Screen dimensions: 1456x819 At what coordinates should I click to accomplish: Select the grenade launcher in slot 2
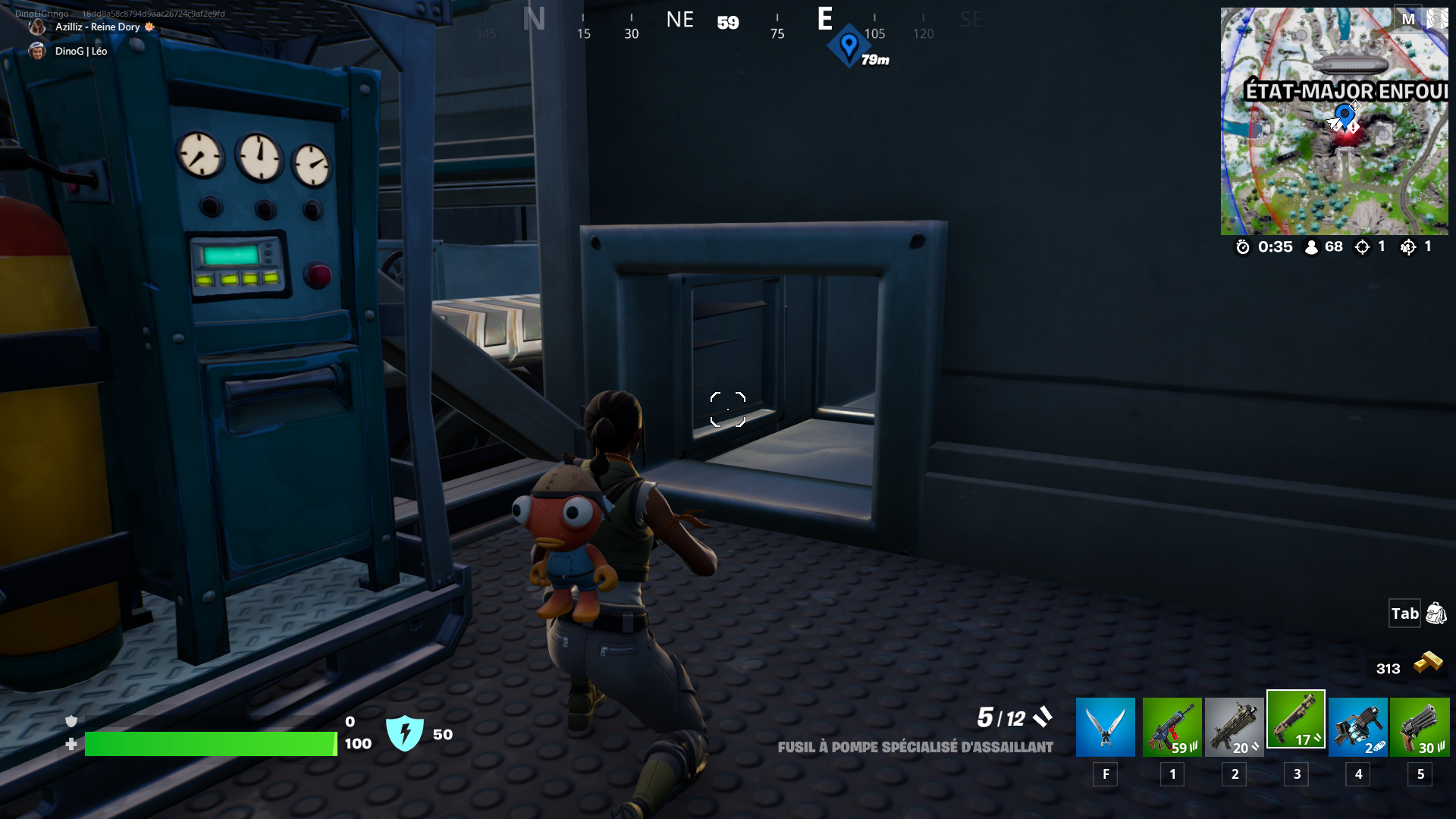pos(1234,726)
